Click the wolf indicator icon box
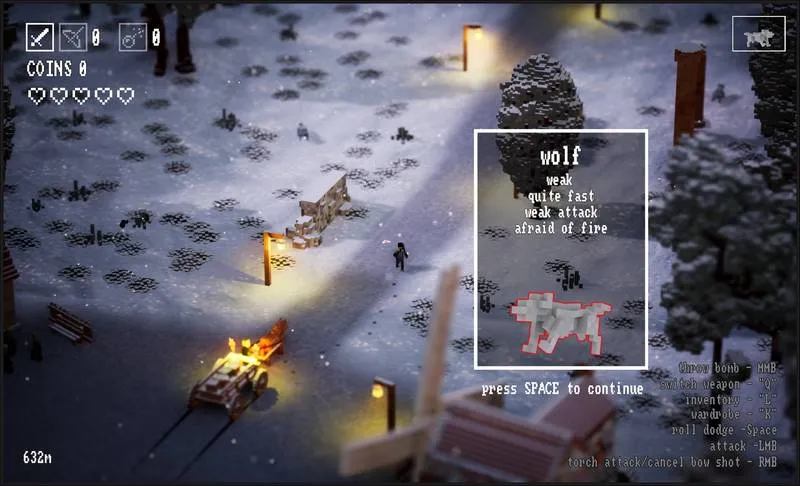The image size is (800, 486). pos(758,33)
